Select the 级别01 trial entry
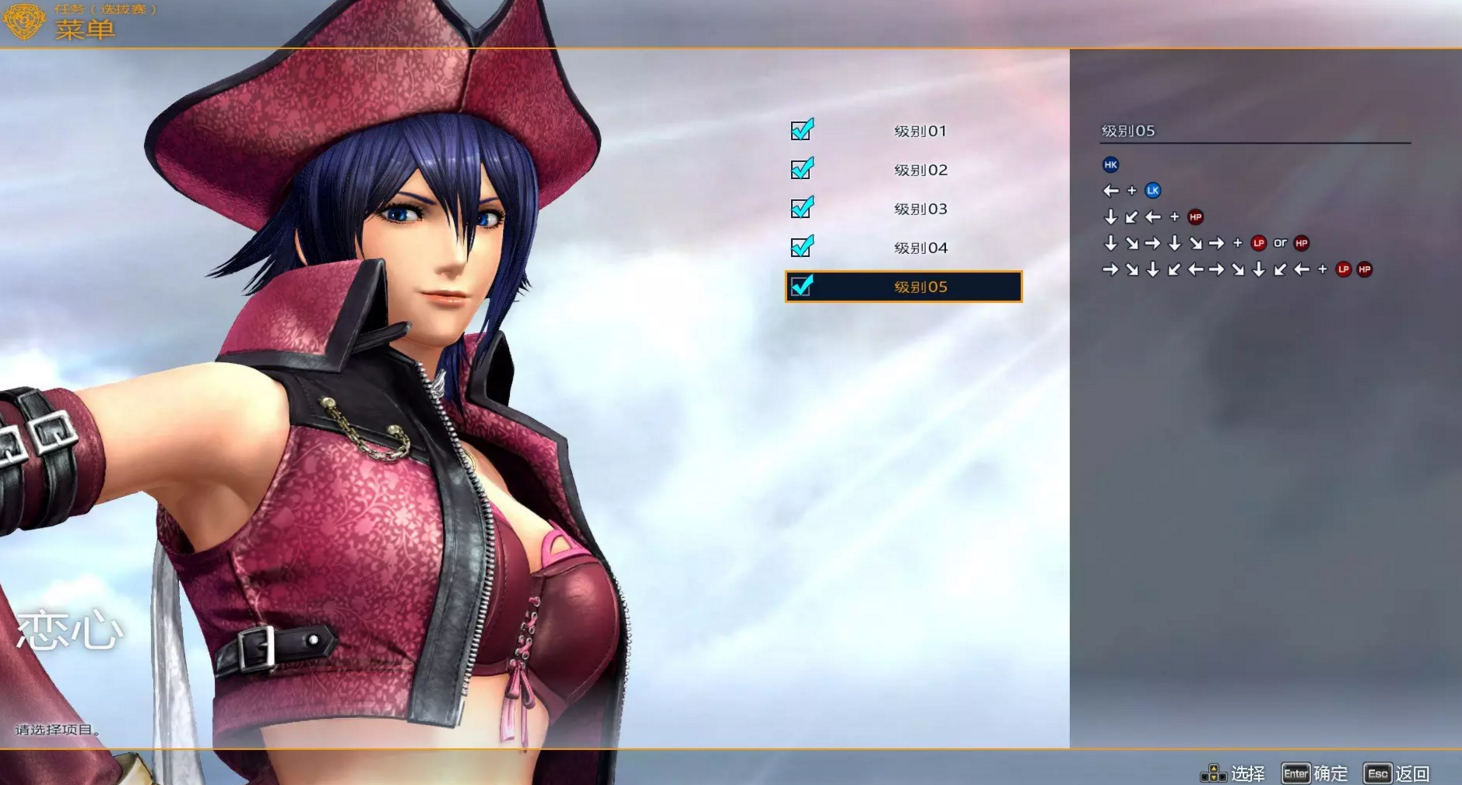Viewport: 1462px width, 785px height. (x=919, y=131)
